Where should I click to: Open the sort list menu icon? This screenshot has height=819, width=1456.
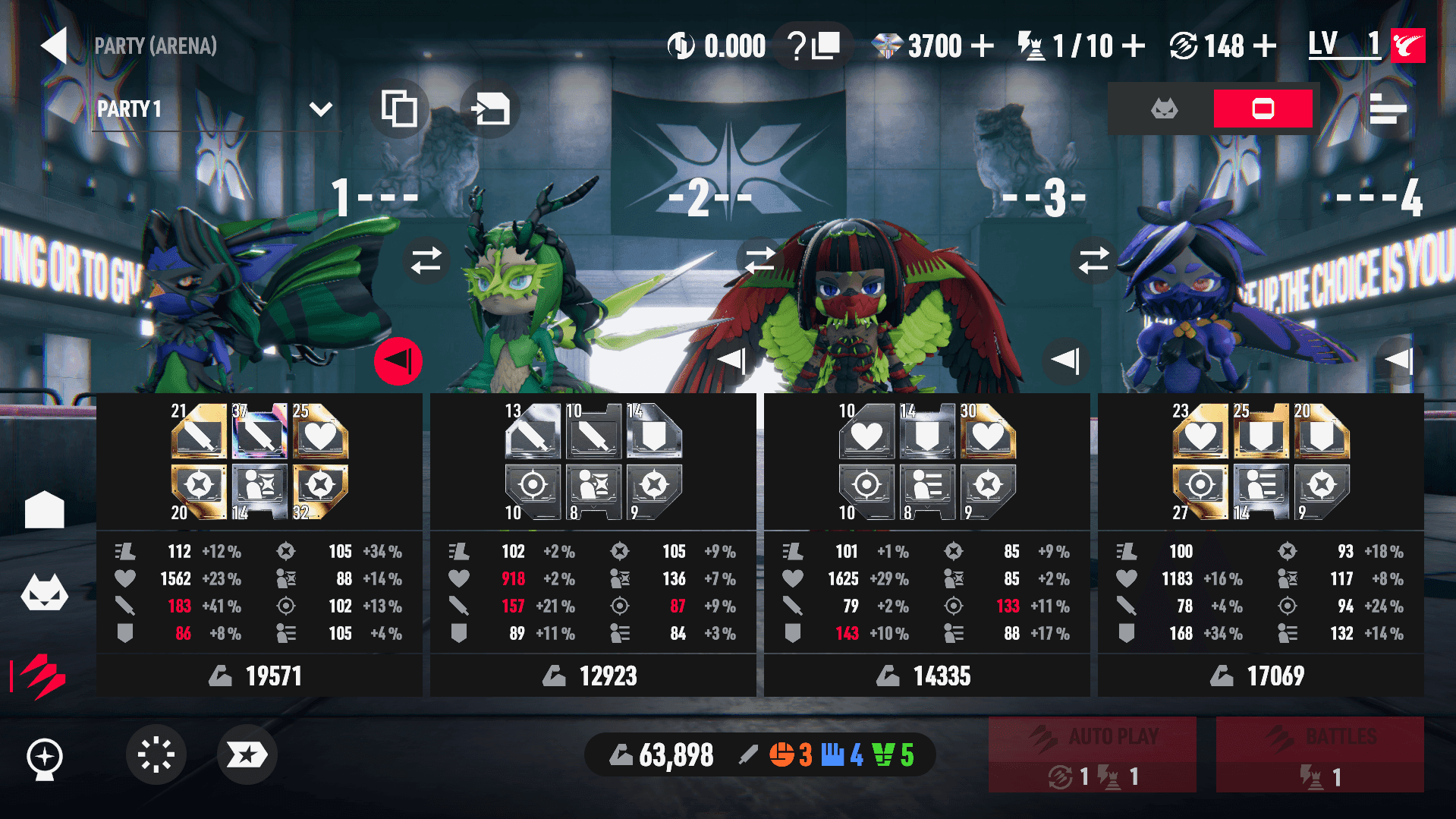point(1388,109)
